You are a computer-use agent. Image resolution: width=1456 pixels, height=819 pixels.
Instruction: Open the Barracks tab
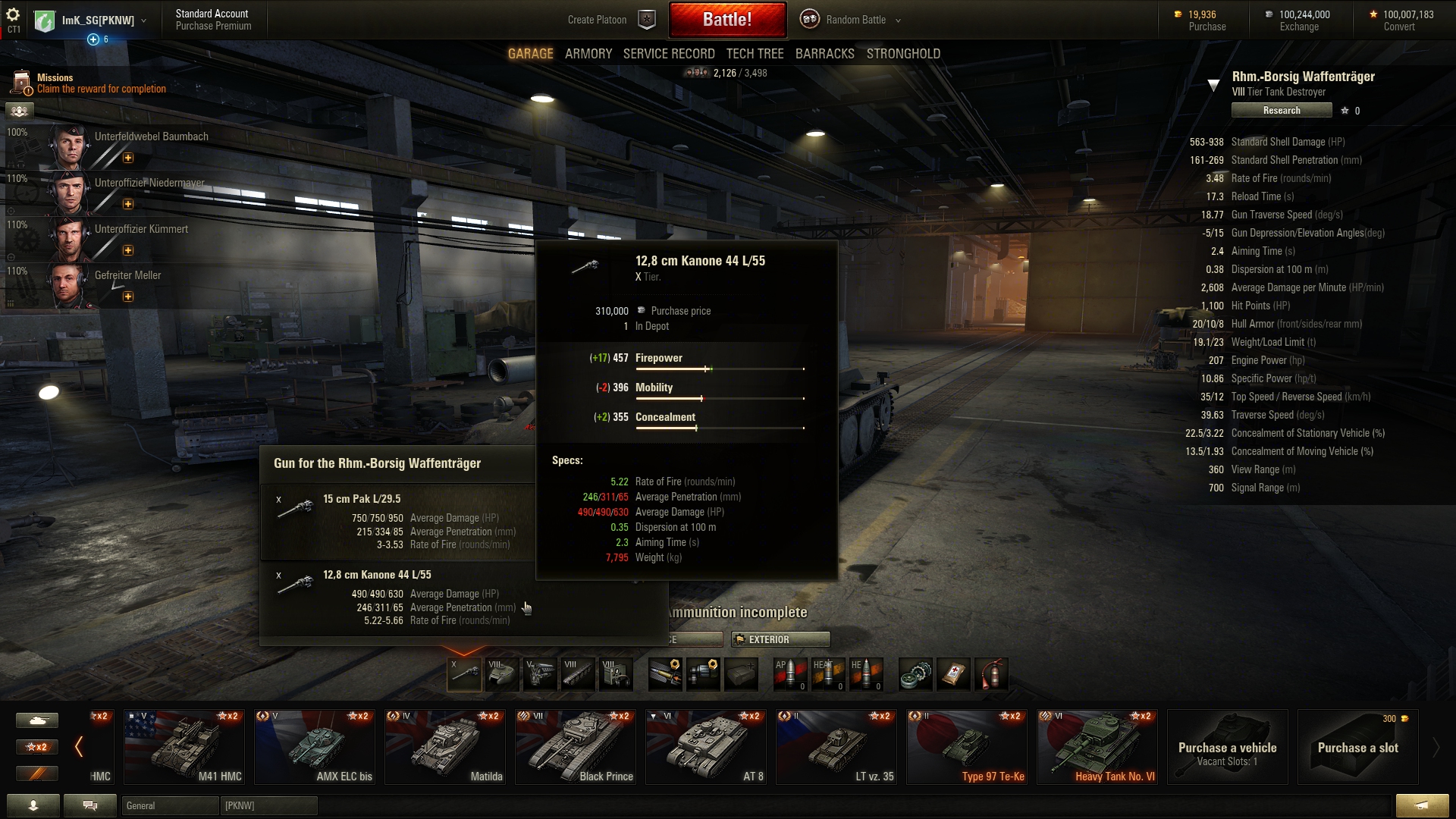(x=824, y=54)
